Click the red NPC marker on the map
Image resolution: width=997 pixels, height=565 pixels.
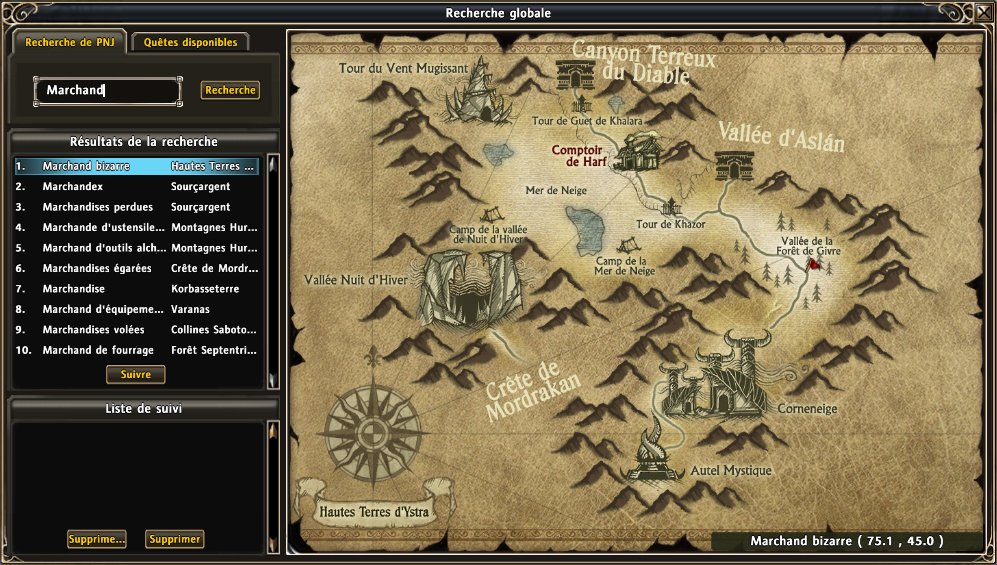(x=815, y=265)
